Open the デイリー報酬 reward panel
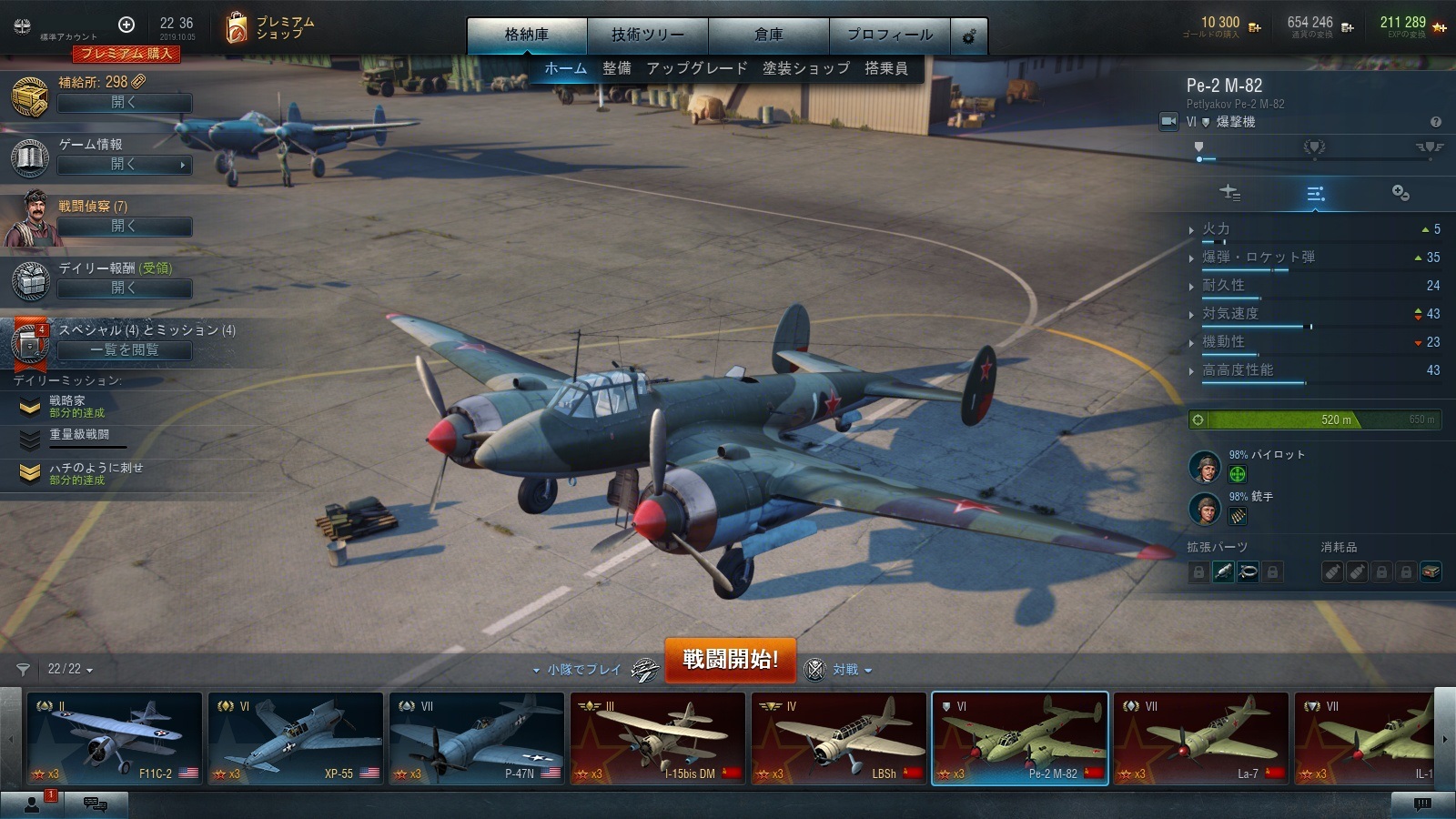This screenshot has width=1456, height=819. pyautogui.click(x=125, y=288)
